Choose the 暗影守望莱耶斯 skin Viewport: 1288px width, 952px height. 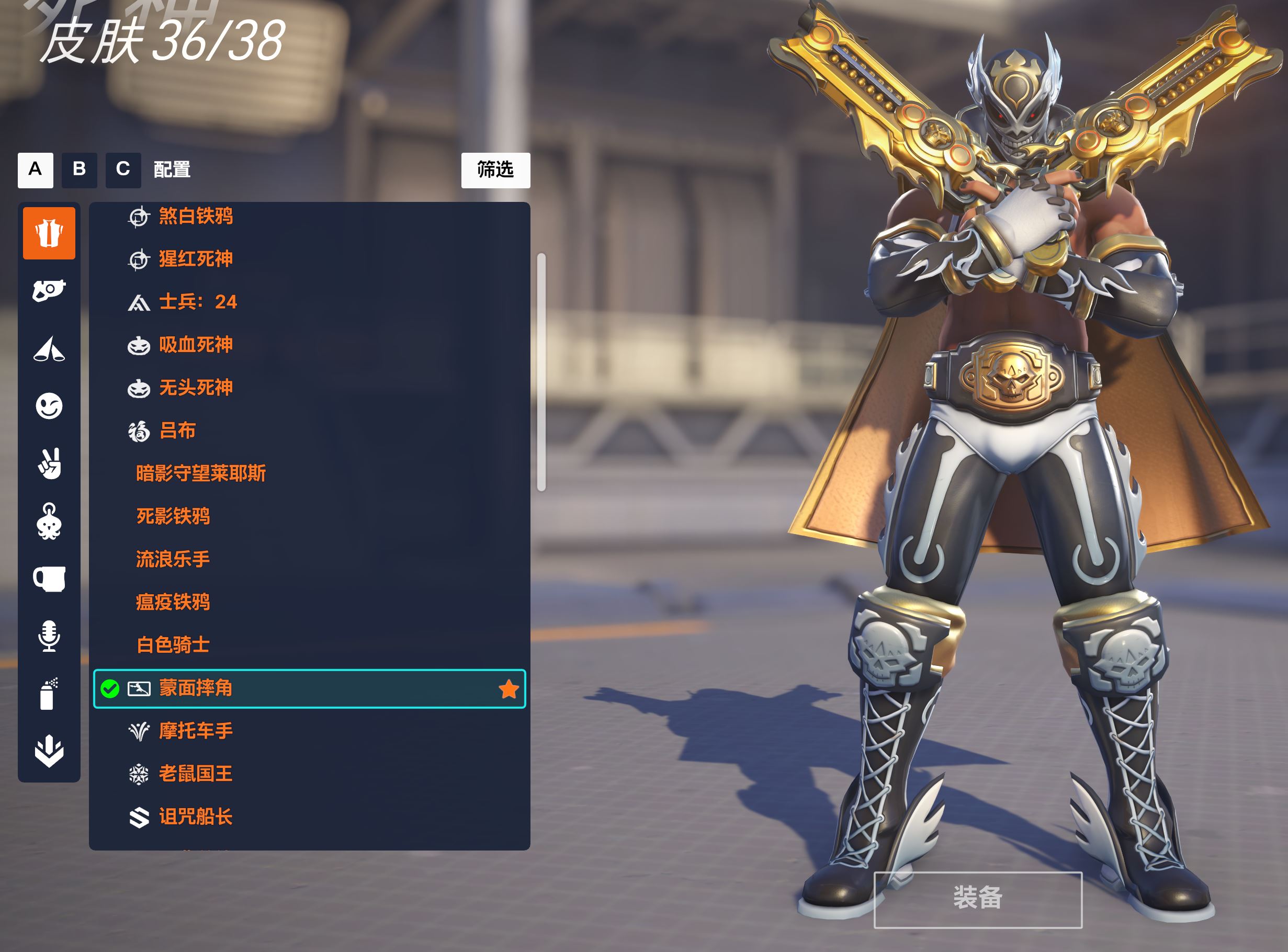[x=200, y=474]
